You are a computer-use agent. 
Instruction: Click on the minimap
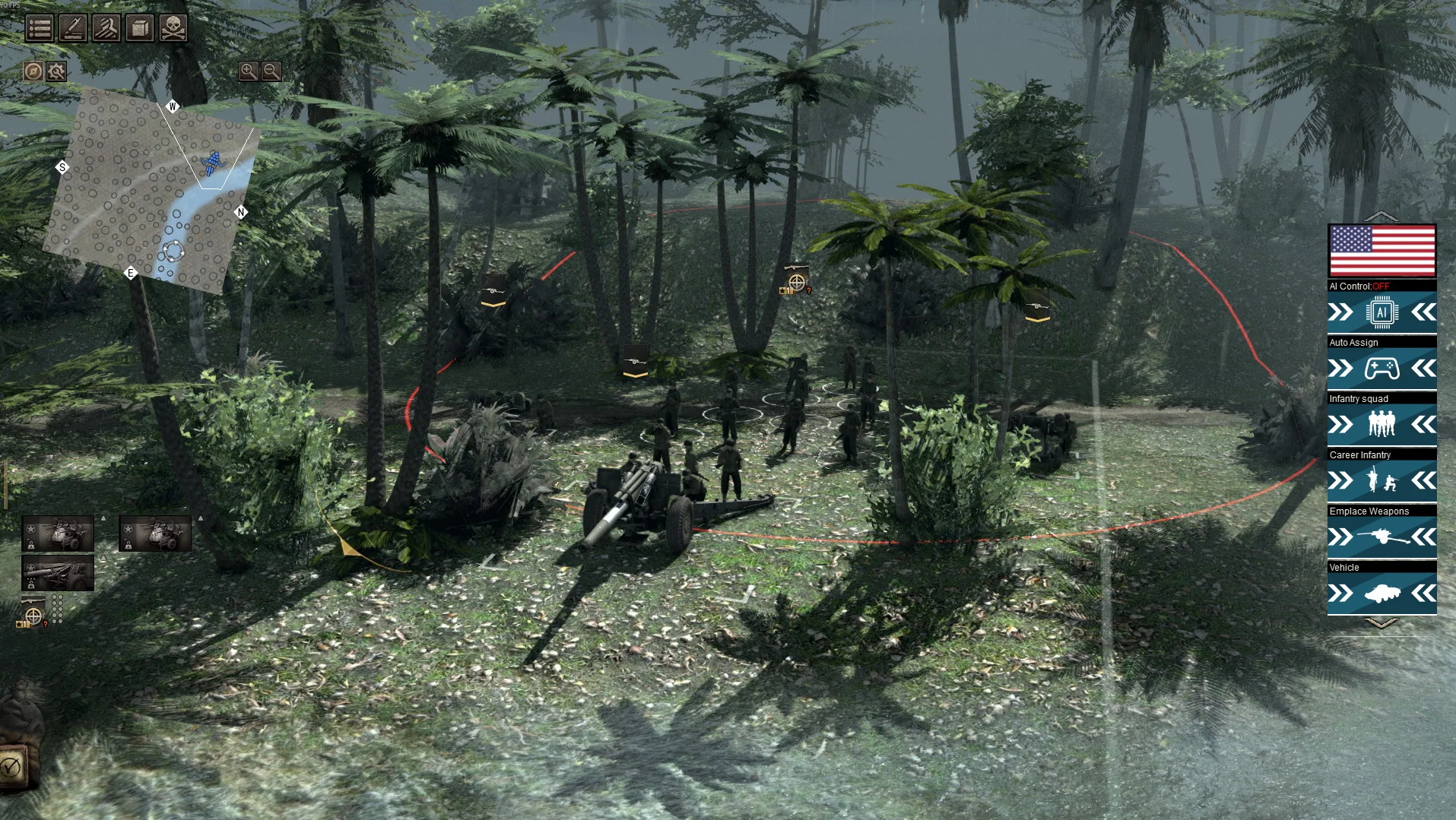tap(152, 190)
